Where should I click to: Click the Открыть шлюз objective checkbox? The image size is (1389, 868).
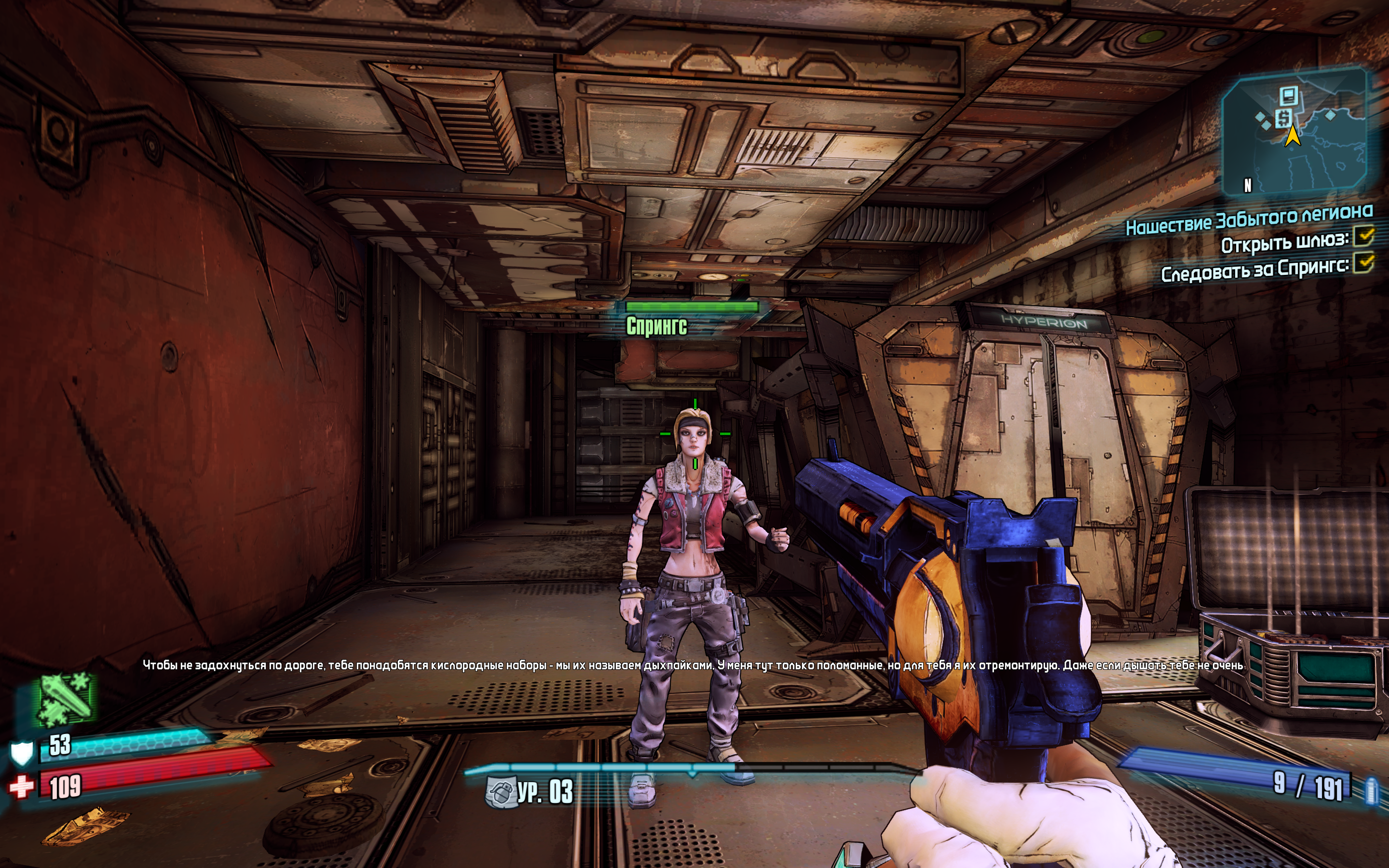tap(1364, 236)
